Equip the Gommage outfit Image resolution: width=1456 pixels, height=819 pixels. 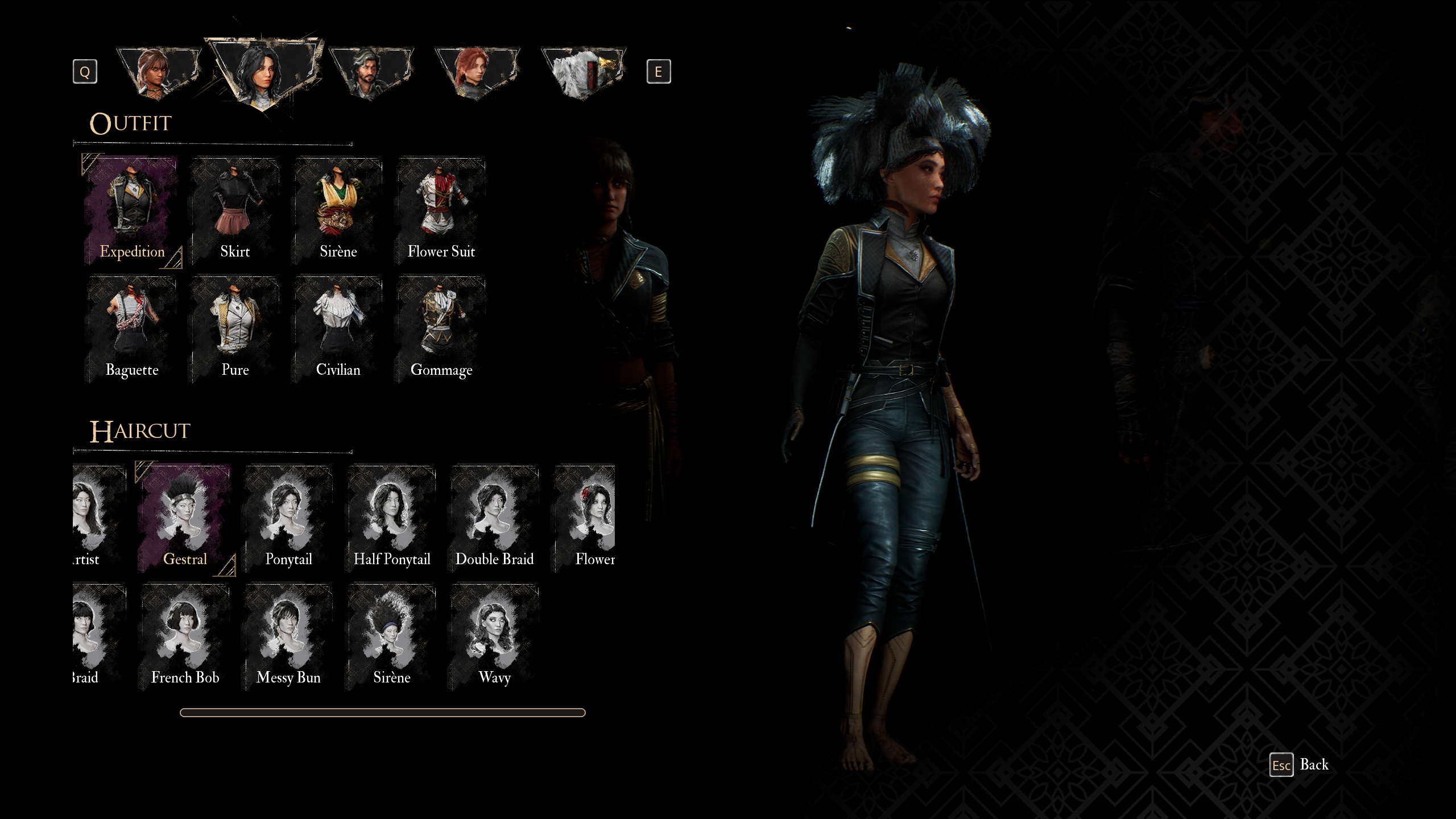pyautogui.click(x=441, y=329)
